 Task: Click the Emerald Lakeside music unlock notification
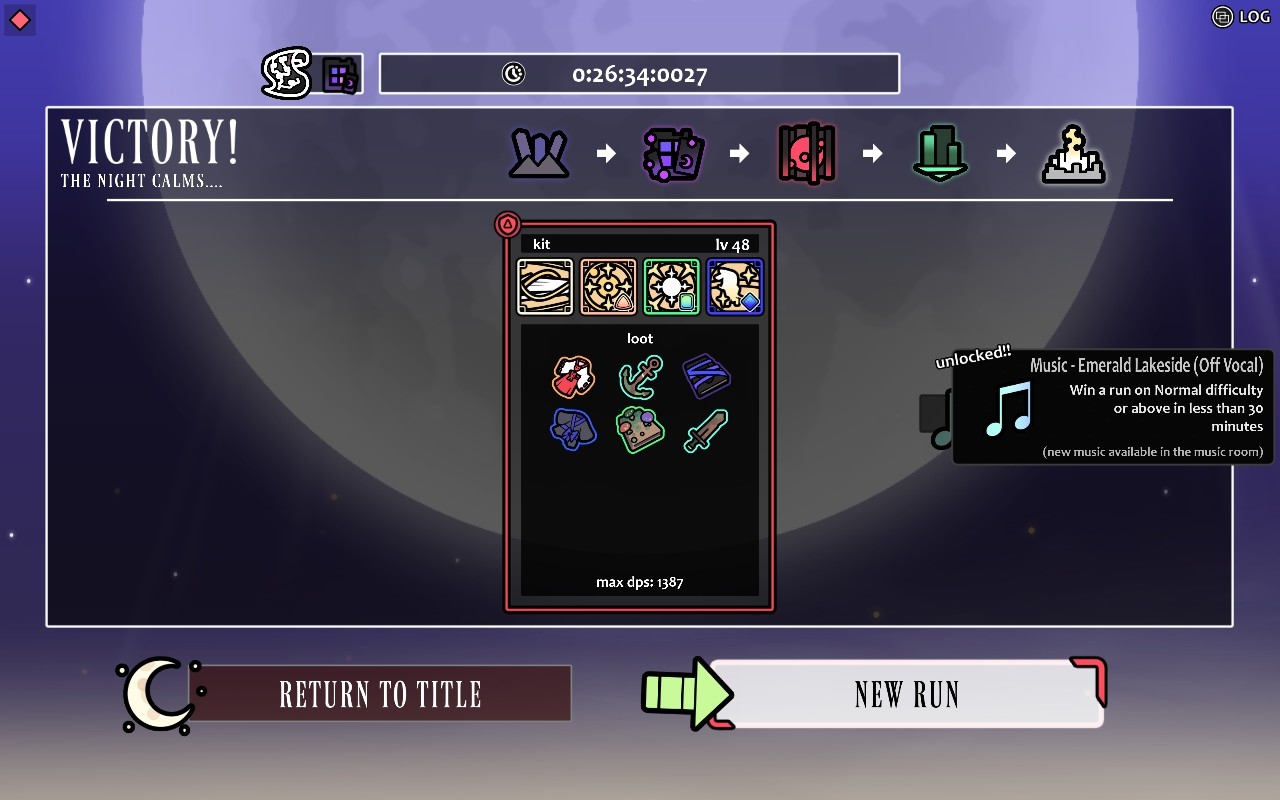pyautogui.click(x=1112, y=407)
